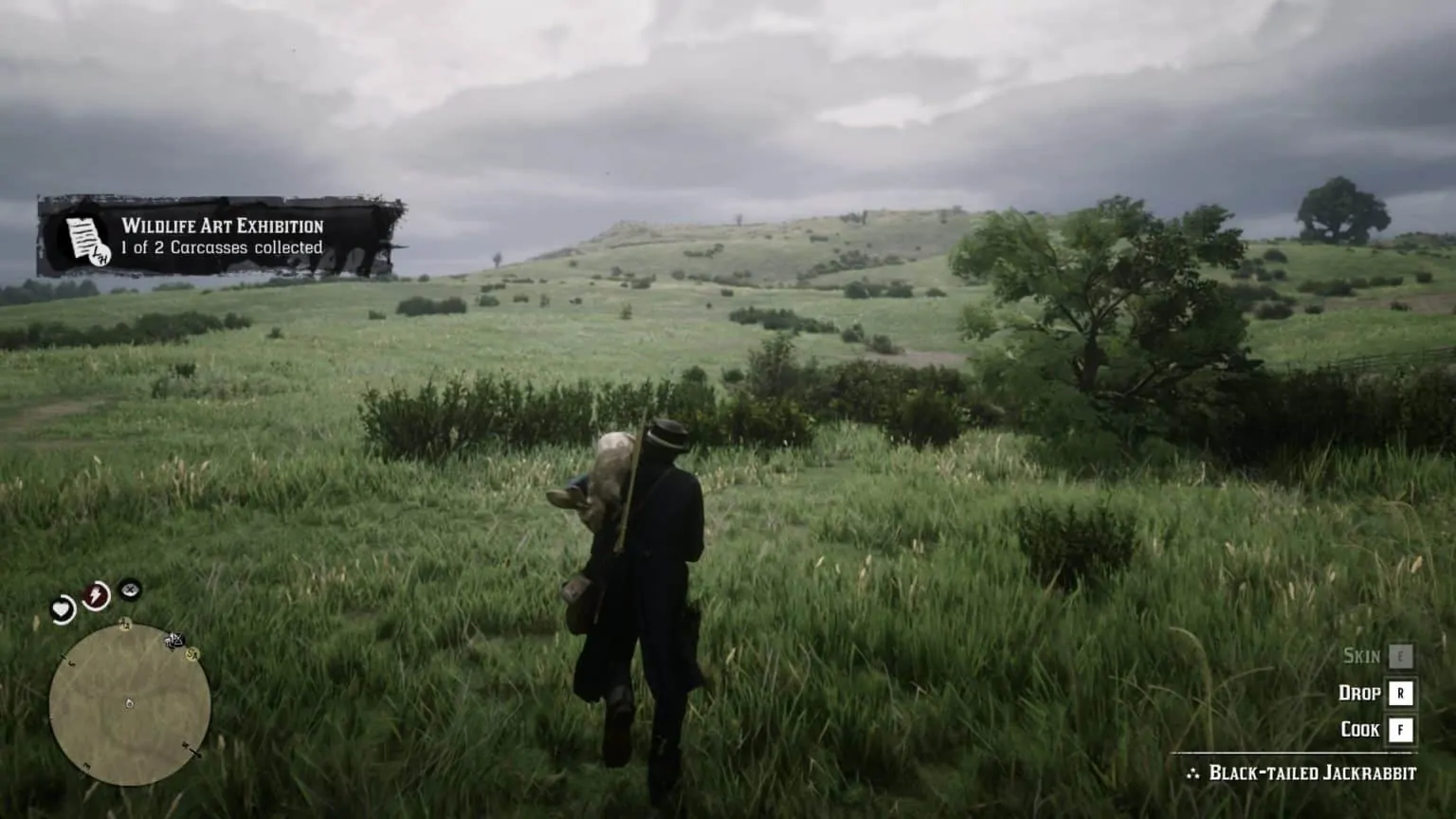1456x819 pixels.
Task: Click the campfire marker atop the minimap
Action: pos(125,624)
